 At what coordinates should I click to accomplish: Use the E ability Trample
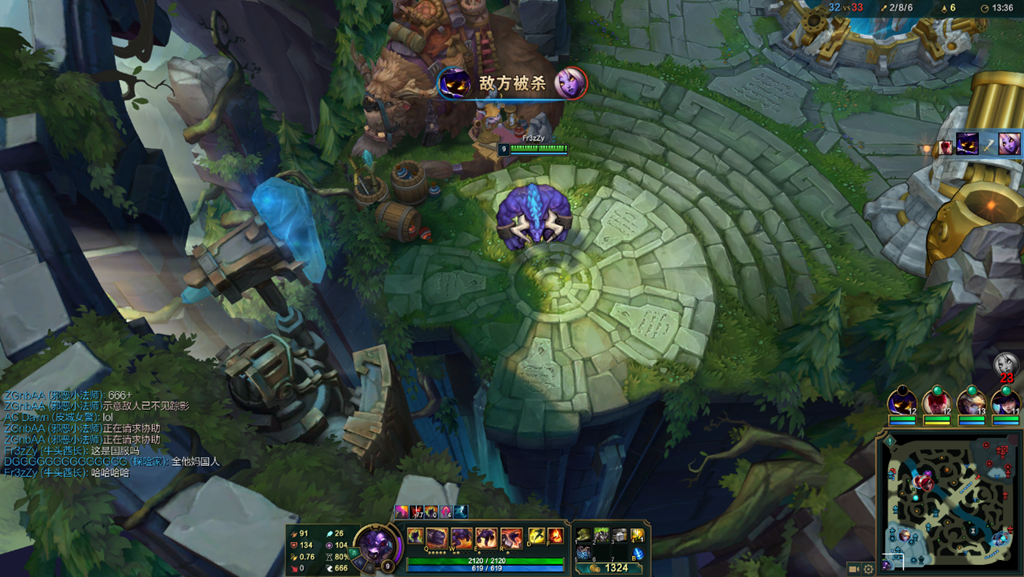[486, 537]
